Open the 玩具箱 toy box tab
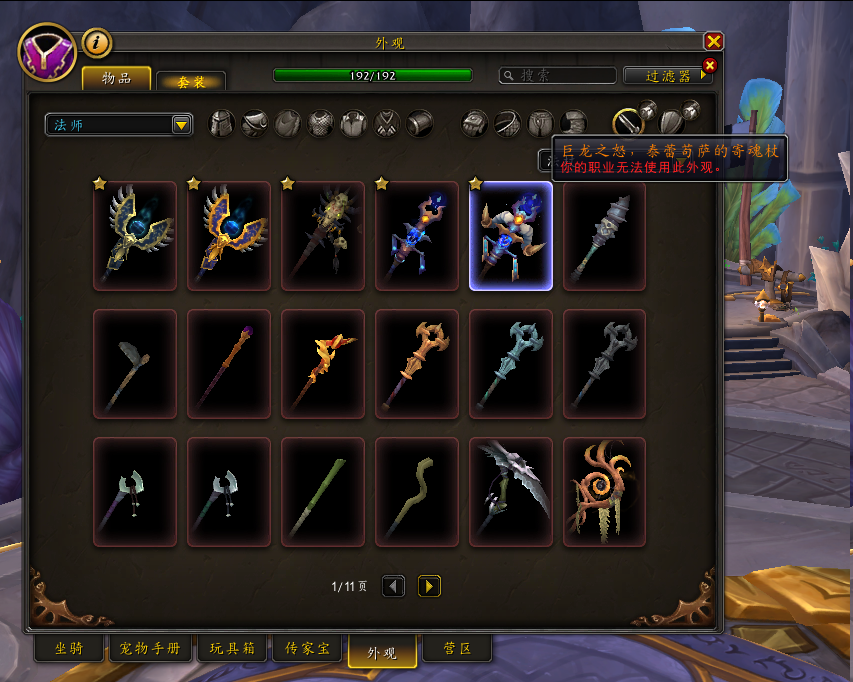 pyautogui.click(x=234, y=648)
